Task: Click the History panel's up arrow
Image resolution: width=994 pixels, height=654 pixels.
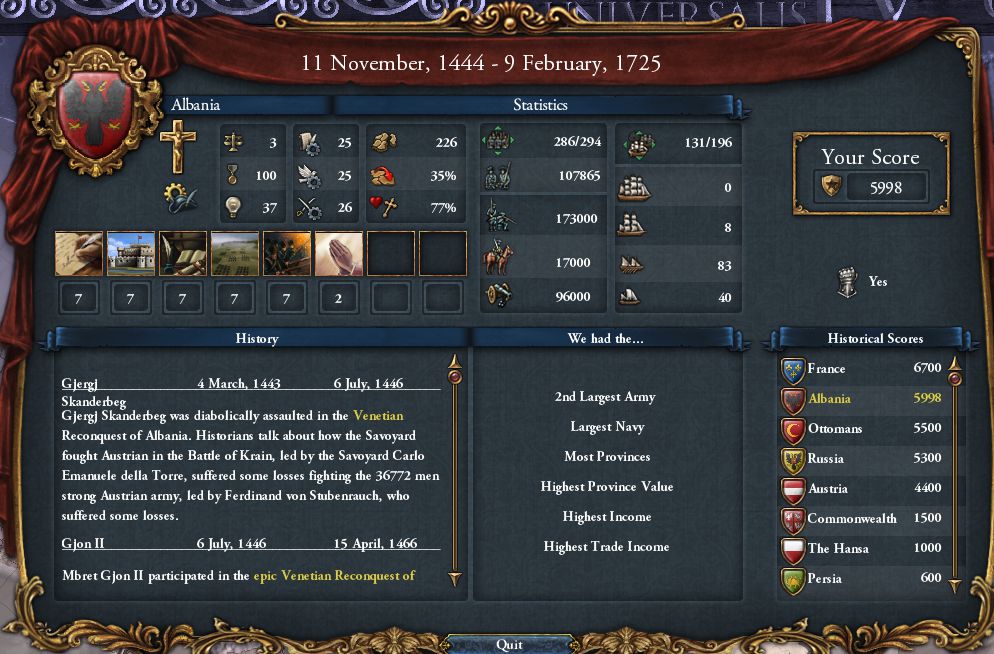Action: (455, 361)
